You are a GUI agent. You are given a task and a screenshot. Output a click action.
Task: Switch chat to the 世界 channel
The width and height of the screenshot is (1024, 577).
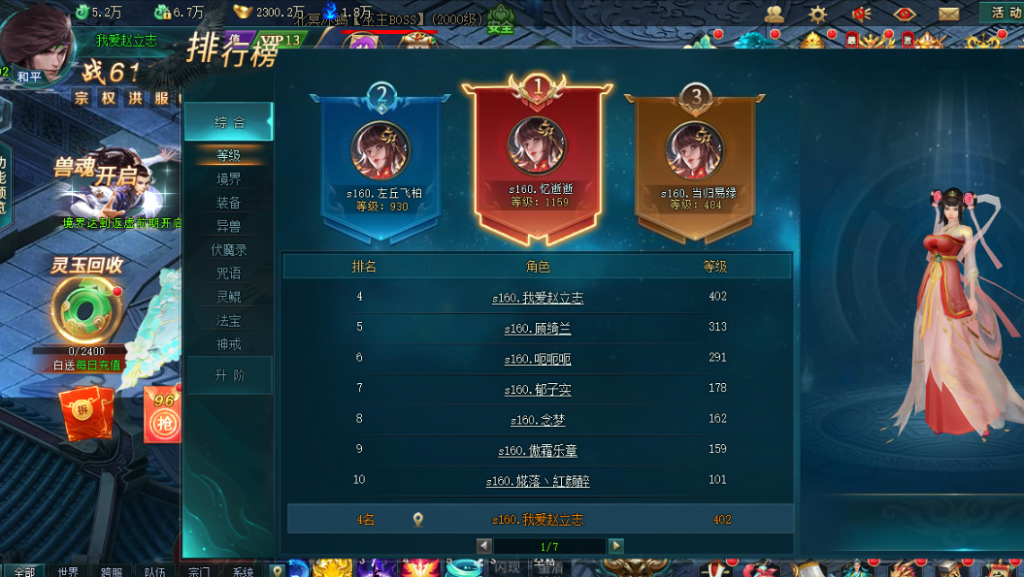[68, 571]
